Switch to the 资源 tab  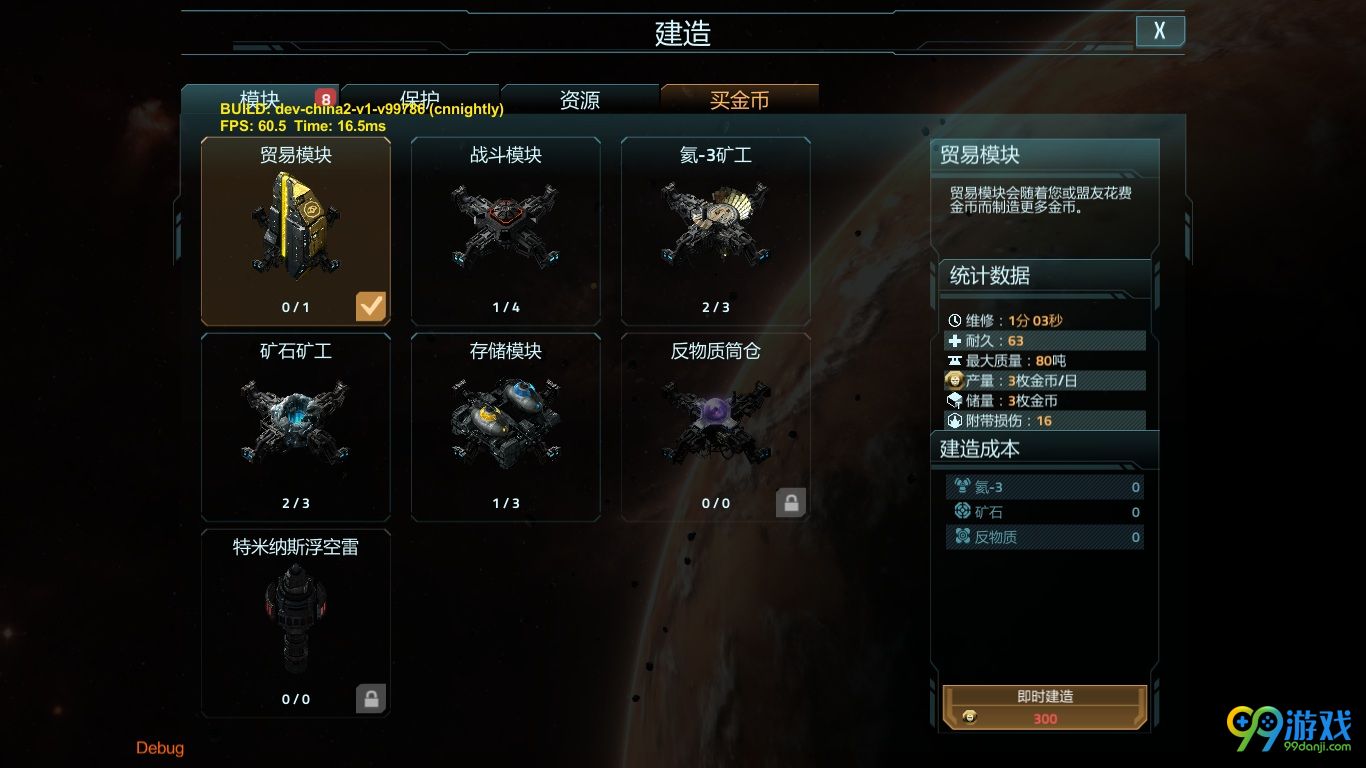coord(580,100)
